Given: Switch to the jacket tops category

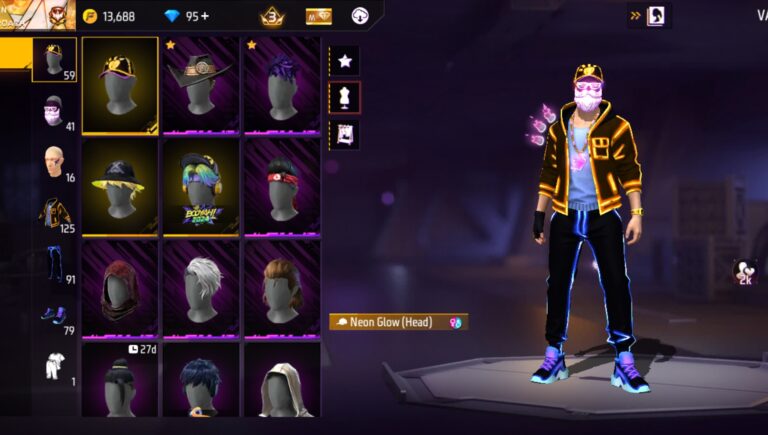Looking at the screenshot, I should [54, 214].
